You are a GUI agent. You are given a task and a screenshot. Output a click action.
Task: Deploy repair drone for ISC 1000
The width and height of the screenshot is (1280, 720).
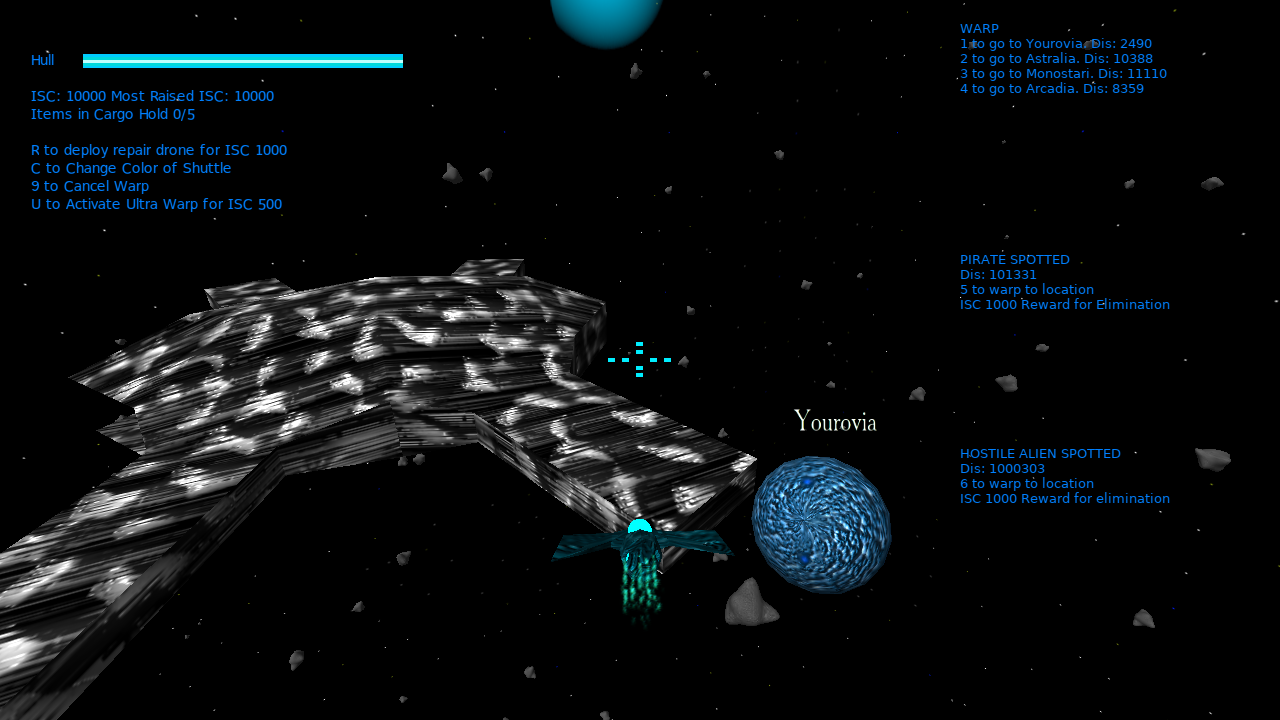(x=158, y=150)
